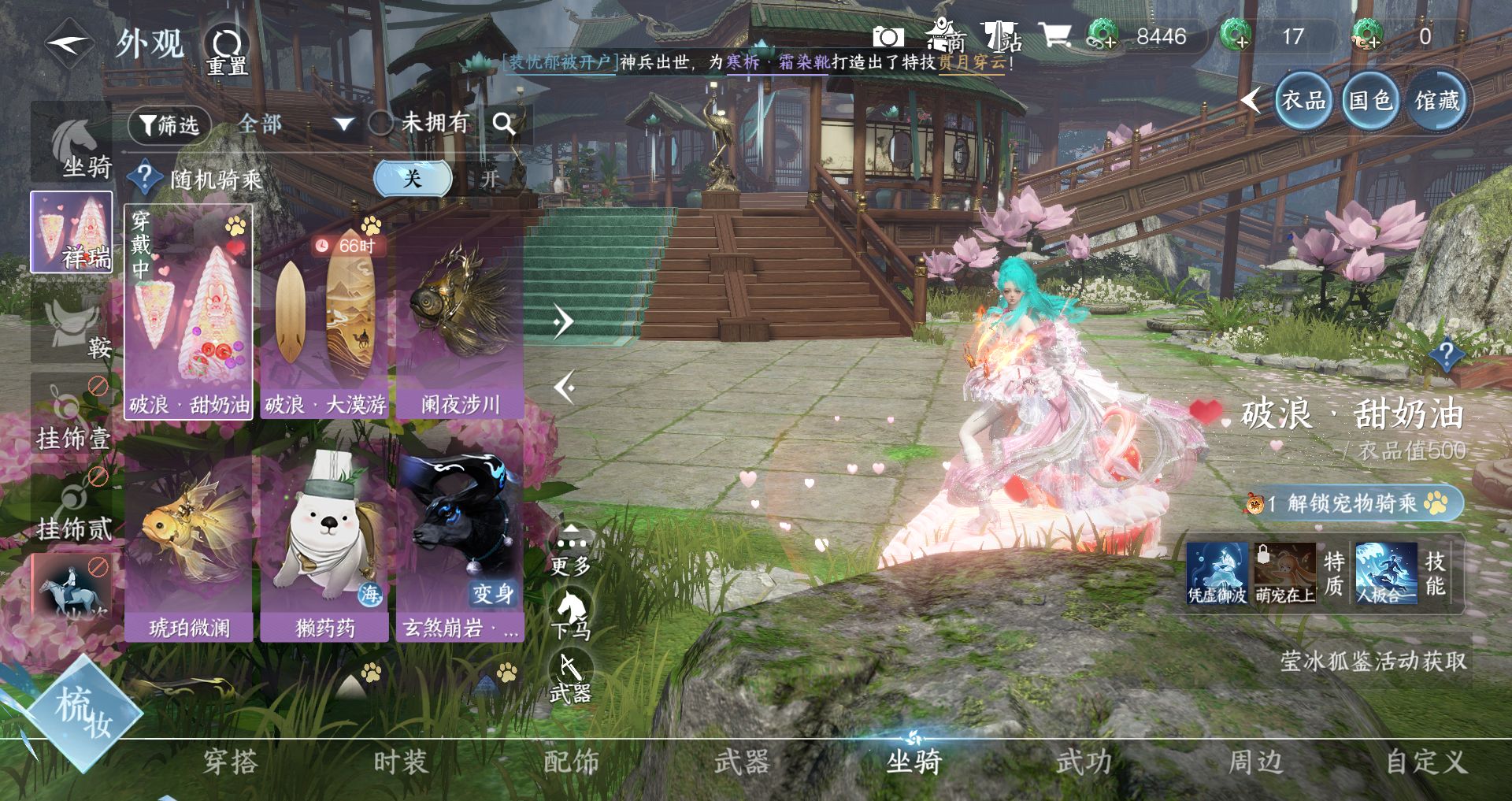
Task: Unlock pet riding via 解锁宠物骑乘
Action: 1354,503
